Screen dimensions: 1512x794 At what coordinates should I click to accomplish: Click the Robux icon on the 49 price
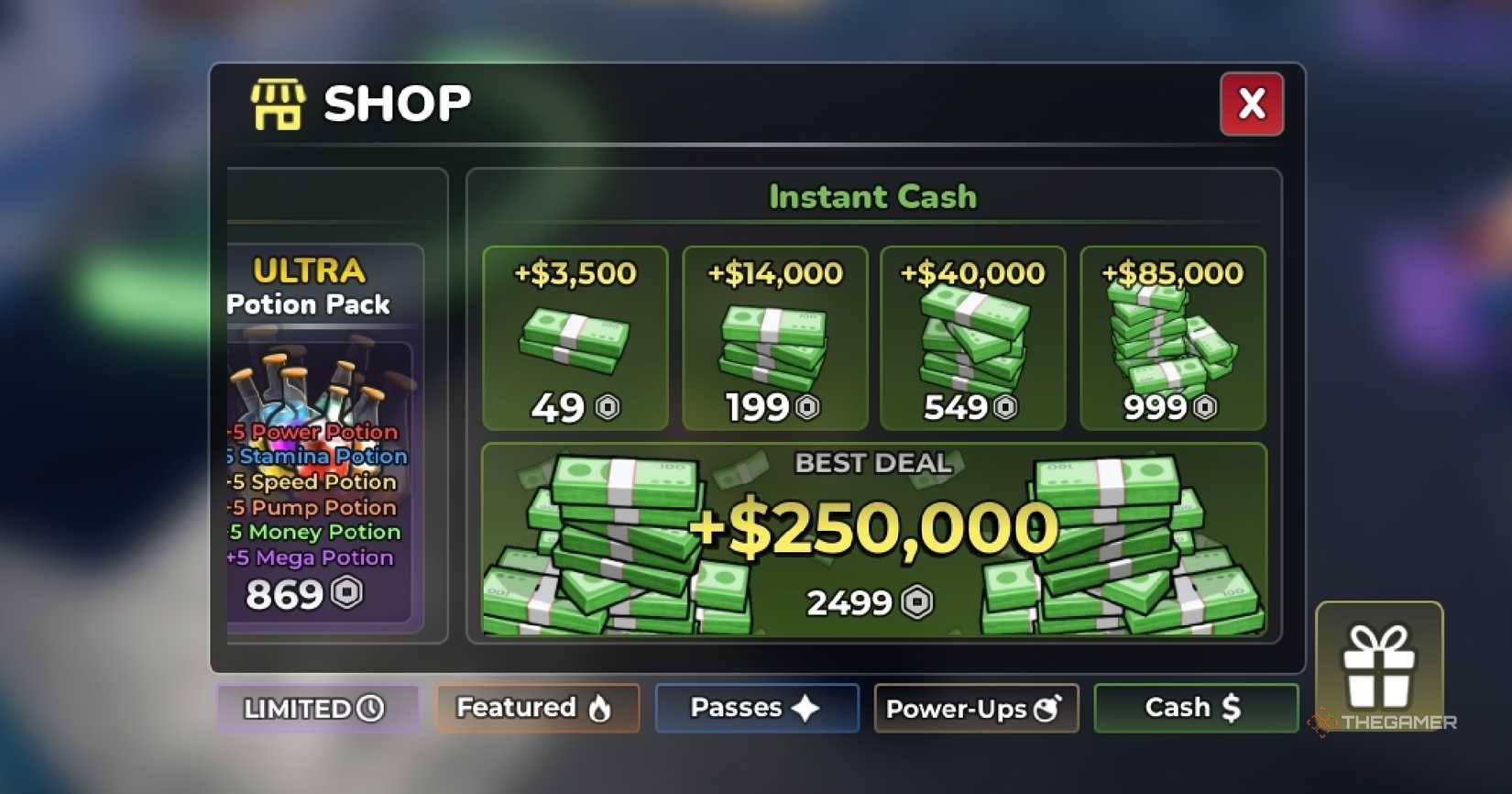609,407
